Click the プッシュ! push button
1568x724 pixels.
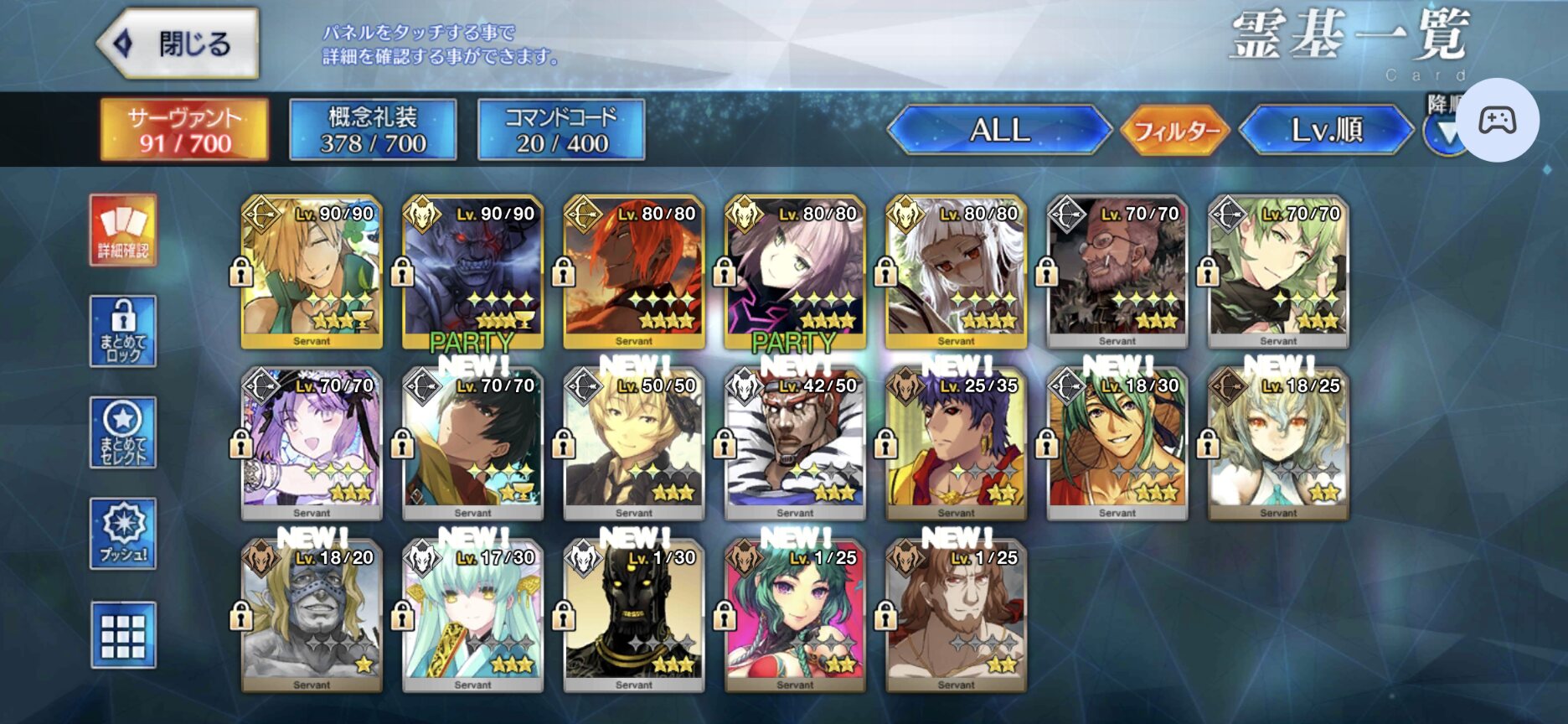pyautogui.click(x=123, y=534)
